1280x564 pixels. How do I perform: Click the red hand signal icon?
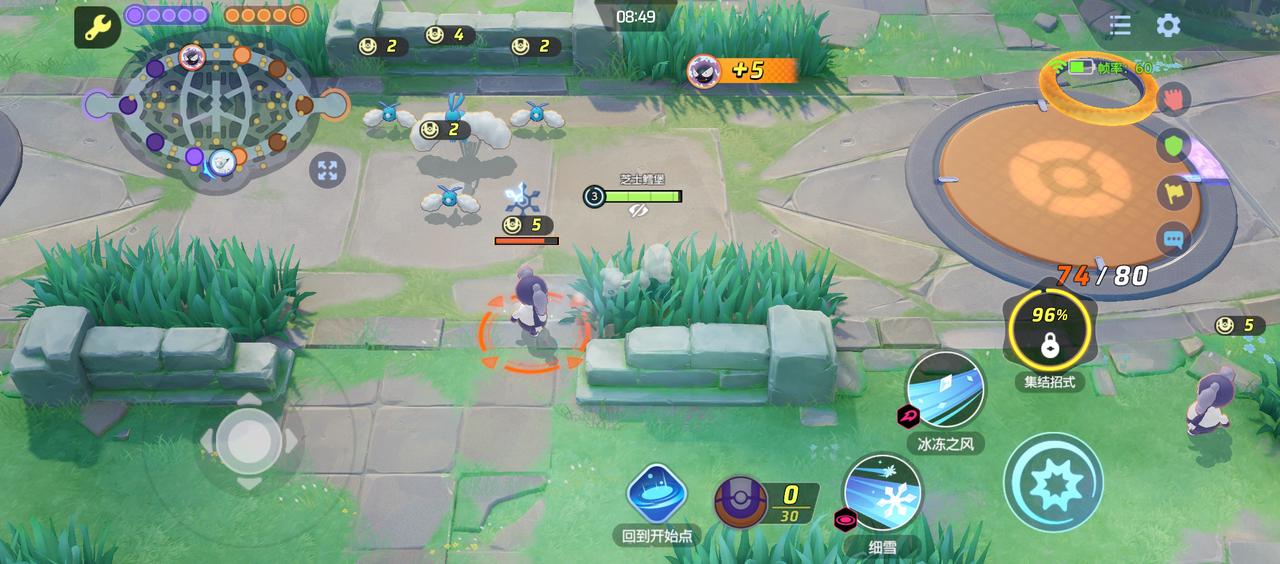[1174, 99]
